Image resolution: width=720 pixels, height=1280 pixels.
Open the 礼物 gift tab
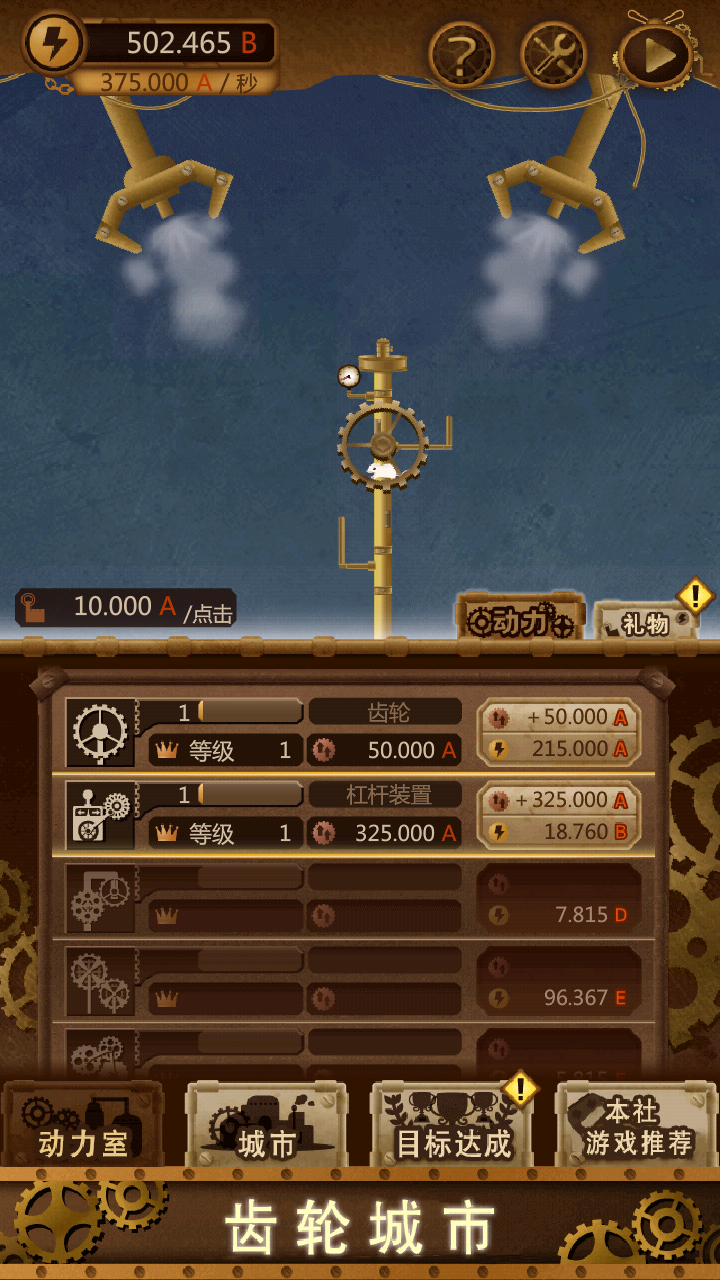645,624
